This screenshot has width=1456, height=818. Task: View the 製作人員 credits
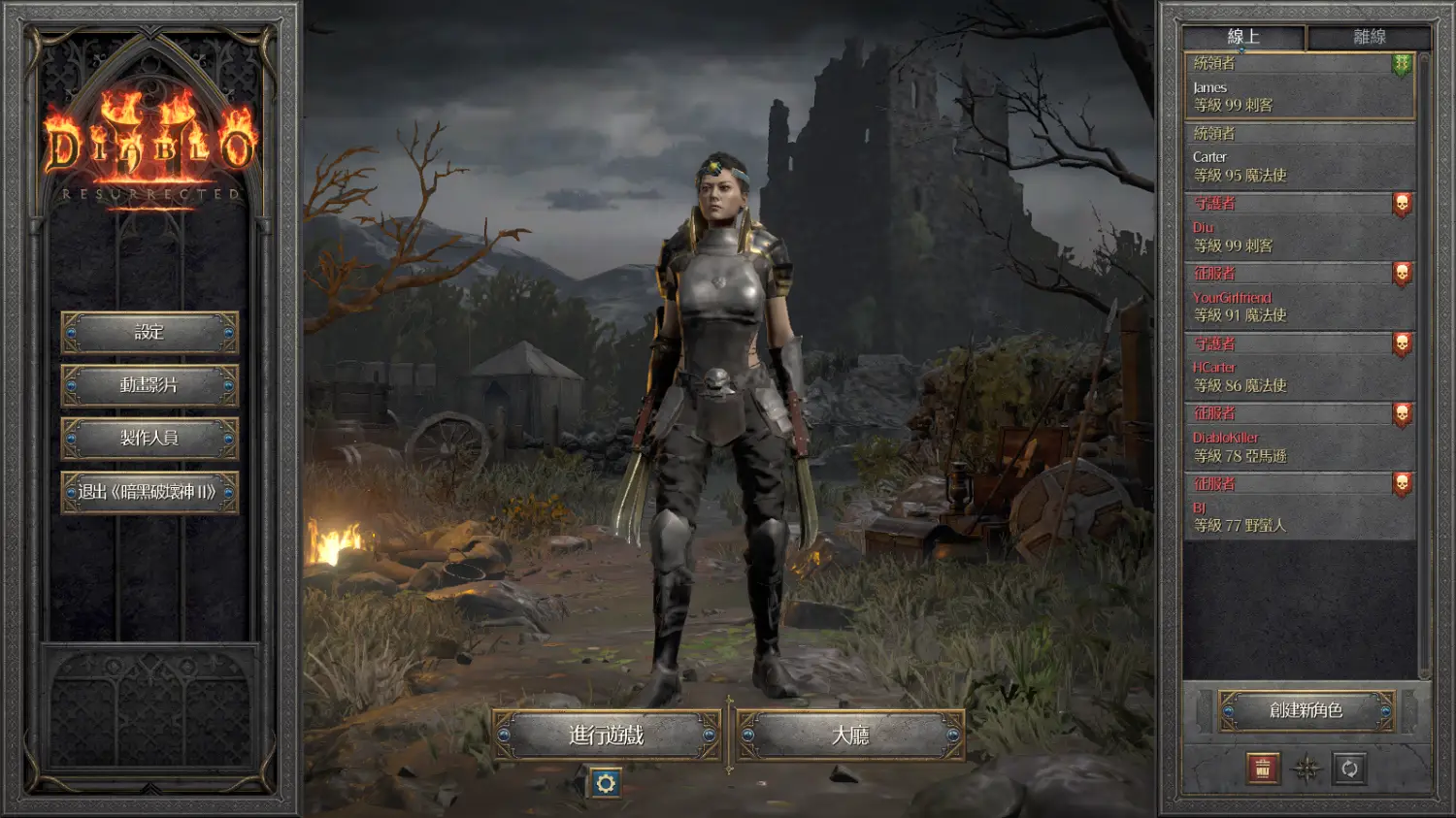[x=149, y=439]
